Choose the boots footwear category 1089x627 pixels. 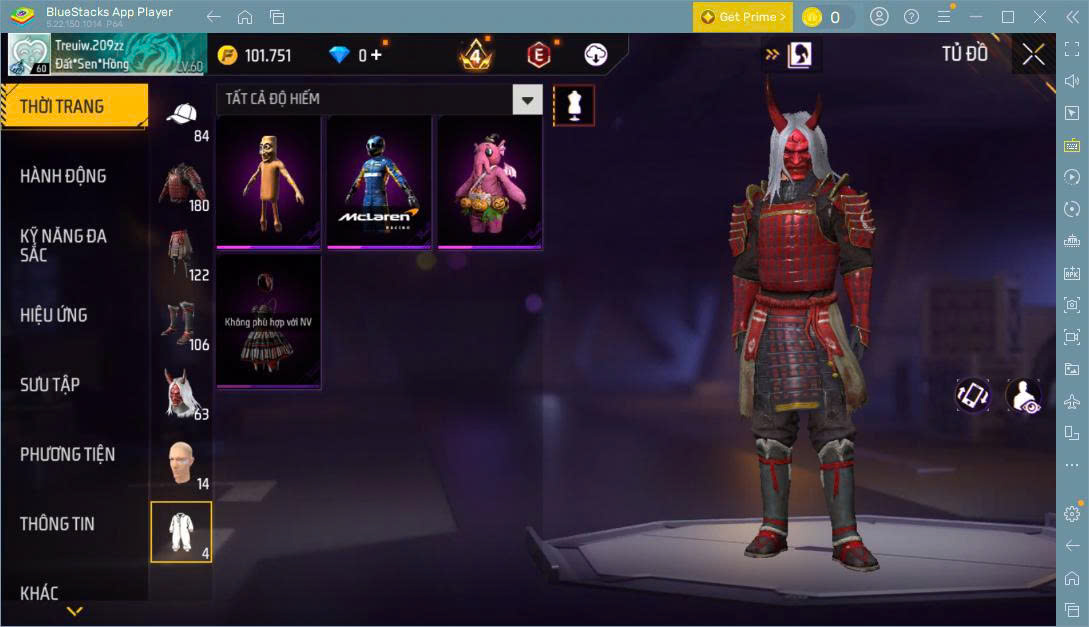click(x=181, y=323)
